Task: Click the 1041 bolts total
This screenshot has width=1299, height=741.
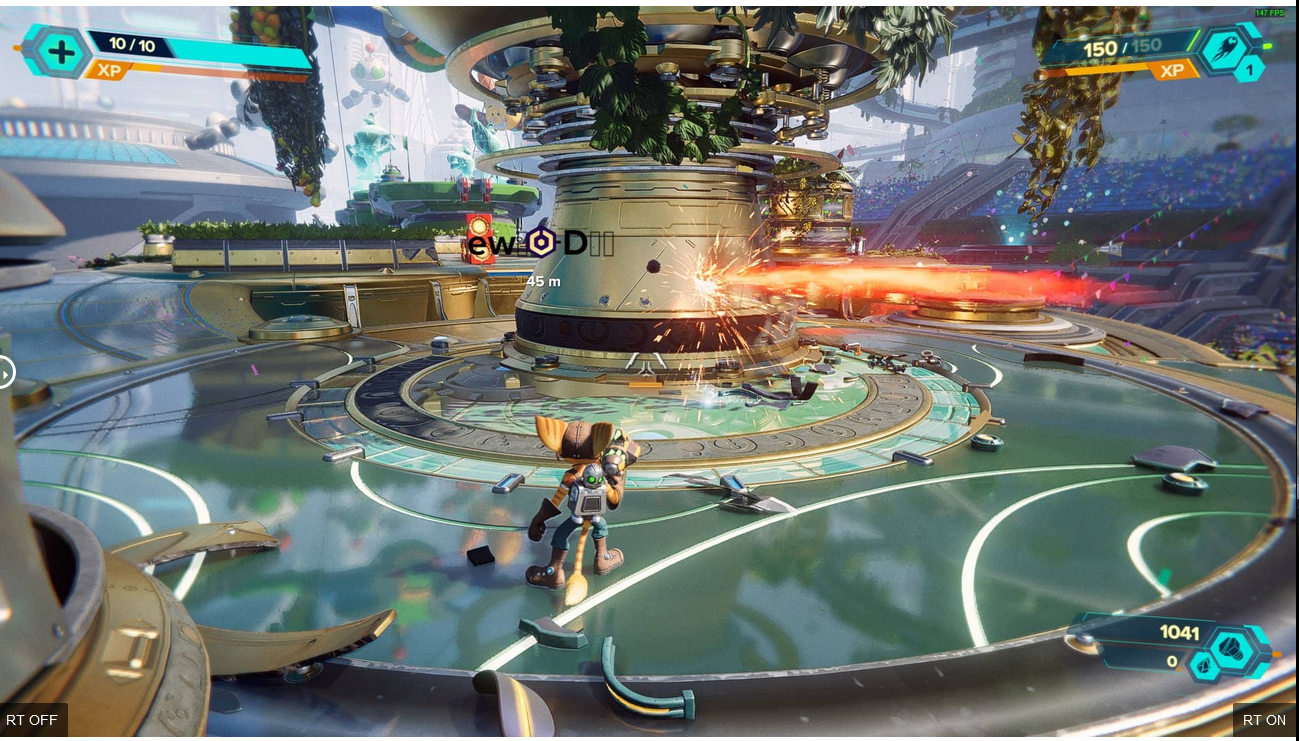Action: click(1178, 633)
